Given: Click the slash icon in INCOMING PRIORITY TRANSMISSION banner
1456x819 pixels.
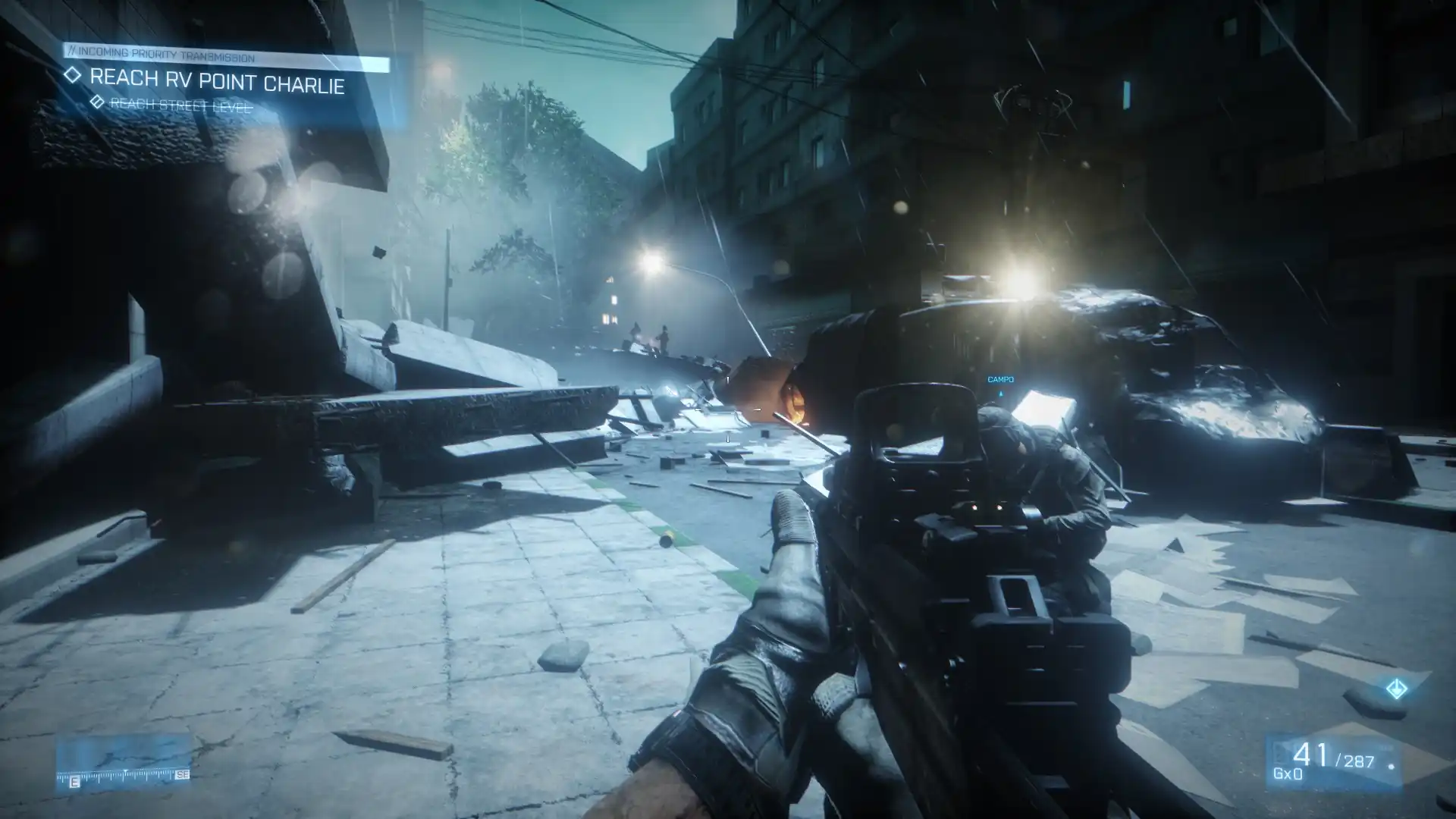Looking at the screenshot, I should (72, 52).
